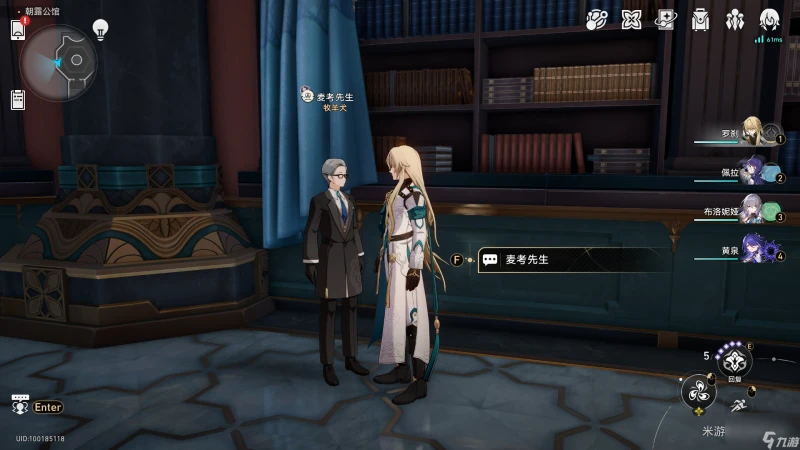Open the planet and orbit icon in the top bar
The height and width of the screenshot is (450, 800).
[597, 19]
